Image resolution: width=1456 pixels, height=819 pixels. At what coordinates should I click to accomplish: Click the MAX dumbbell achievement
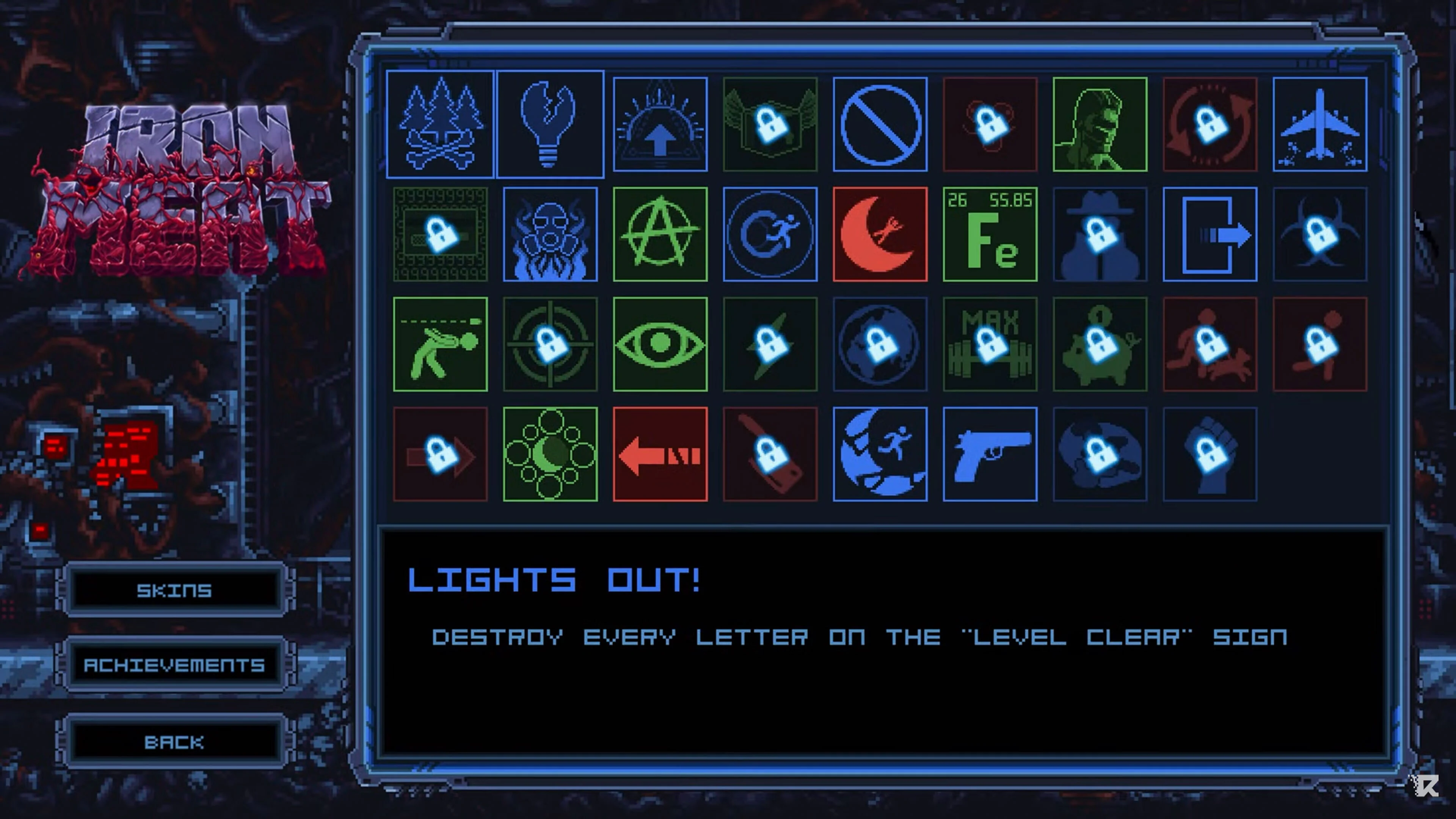point(990,343)
